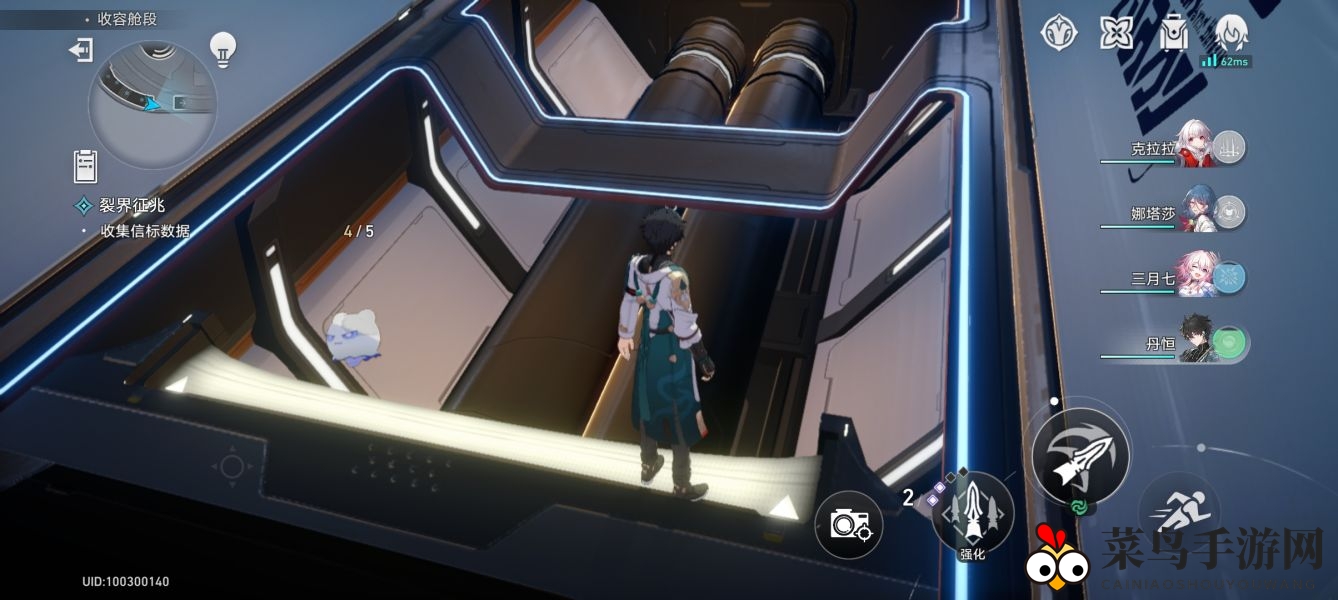Switch to 三月七 in the team list
The width and height of the screenshot is (1338, 600).
click(1199, 277)
